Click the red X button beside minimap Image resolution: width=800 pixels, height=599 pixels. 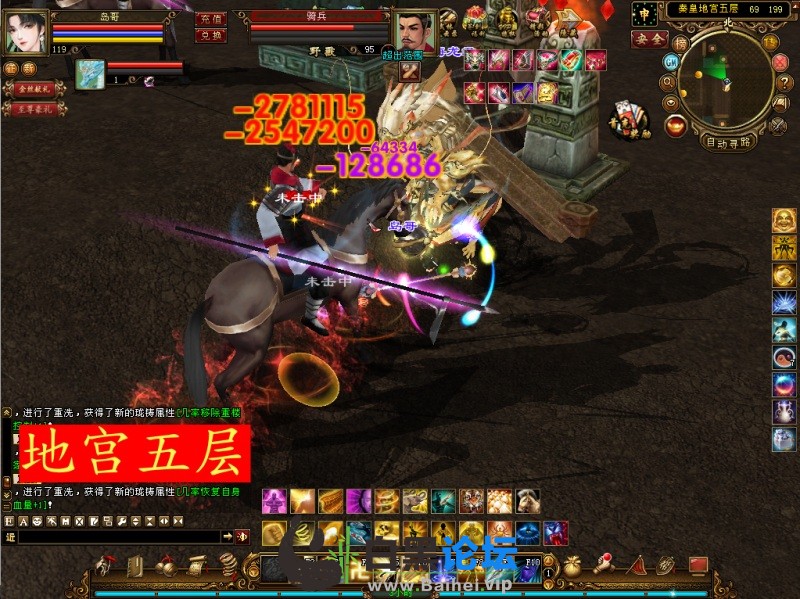coord(781,61)
